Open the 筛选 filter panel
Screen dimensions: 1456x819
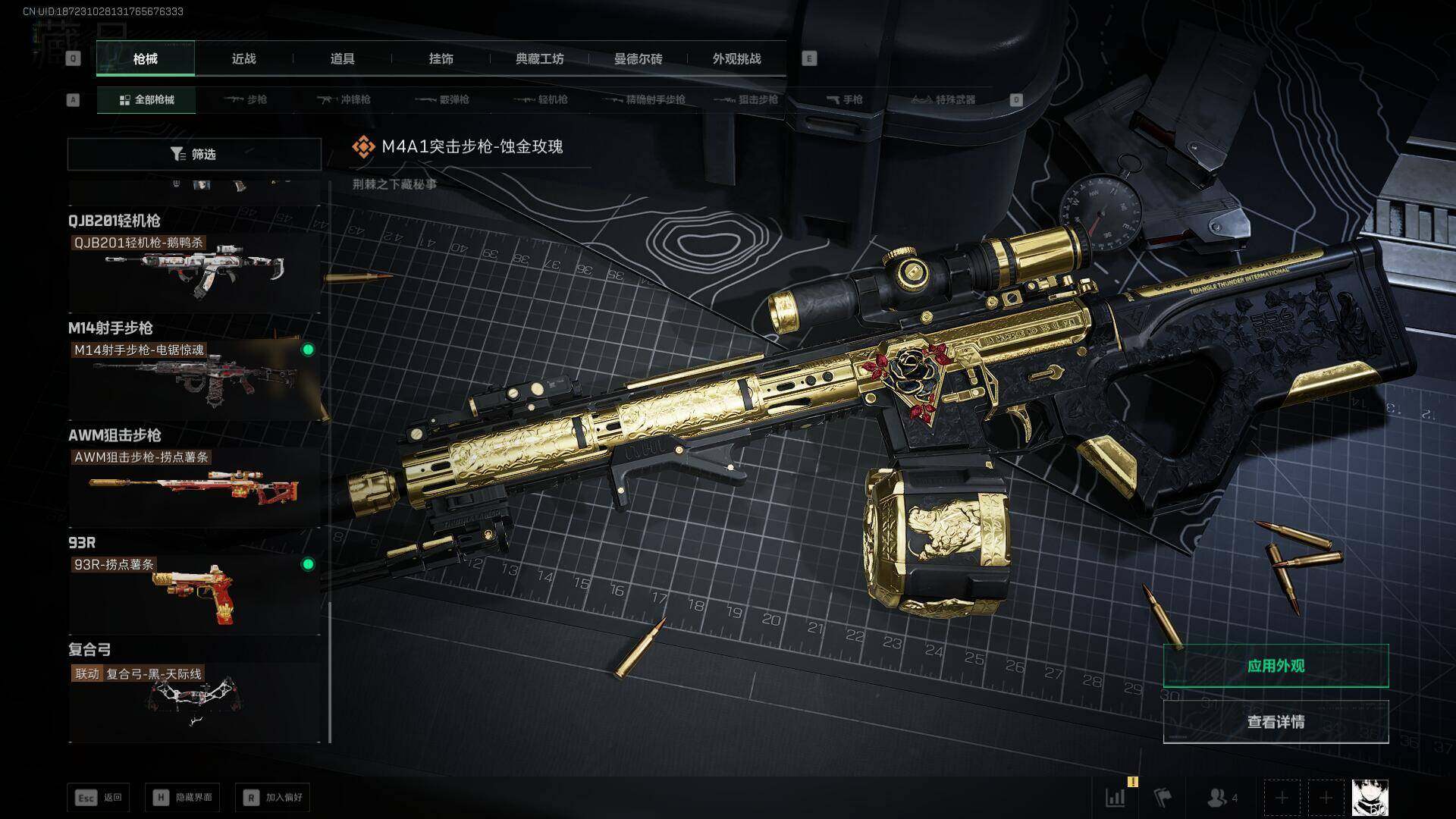(x=194, y=154)
